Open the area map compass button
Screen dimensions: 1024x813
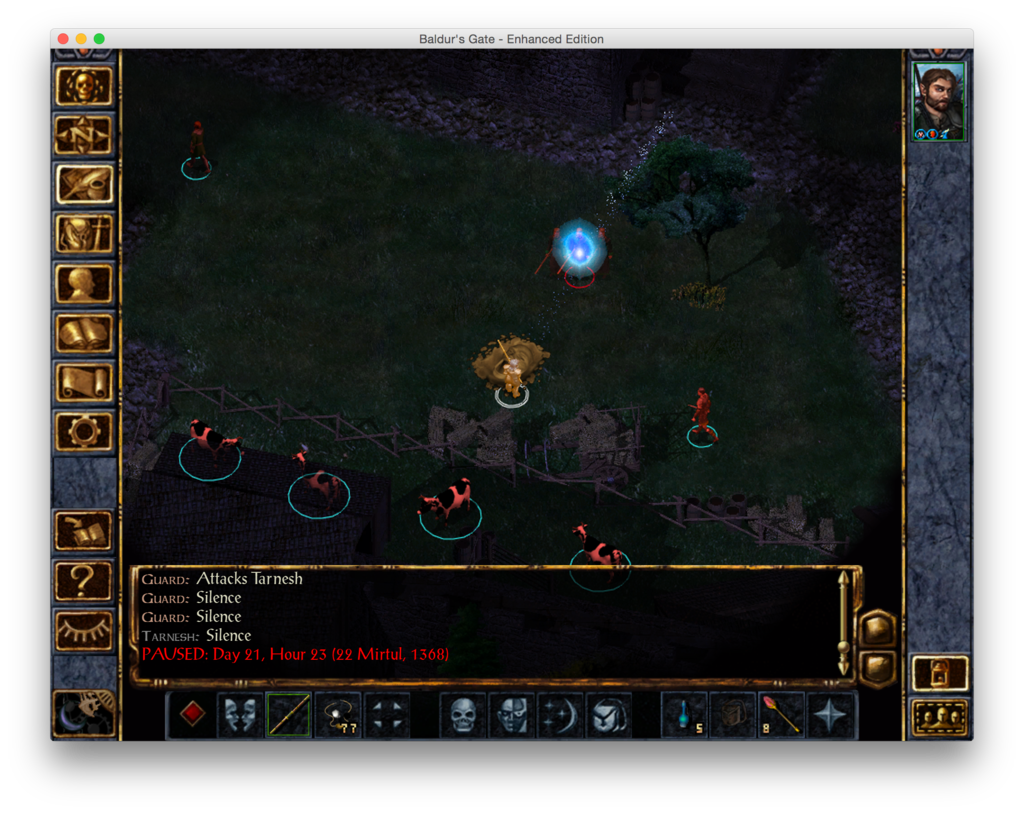coord(84,135)
